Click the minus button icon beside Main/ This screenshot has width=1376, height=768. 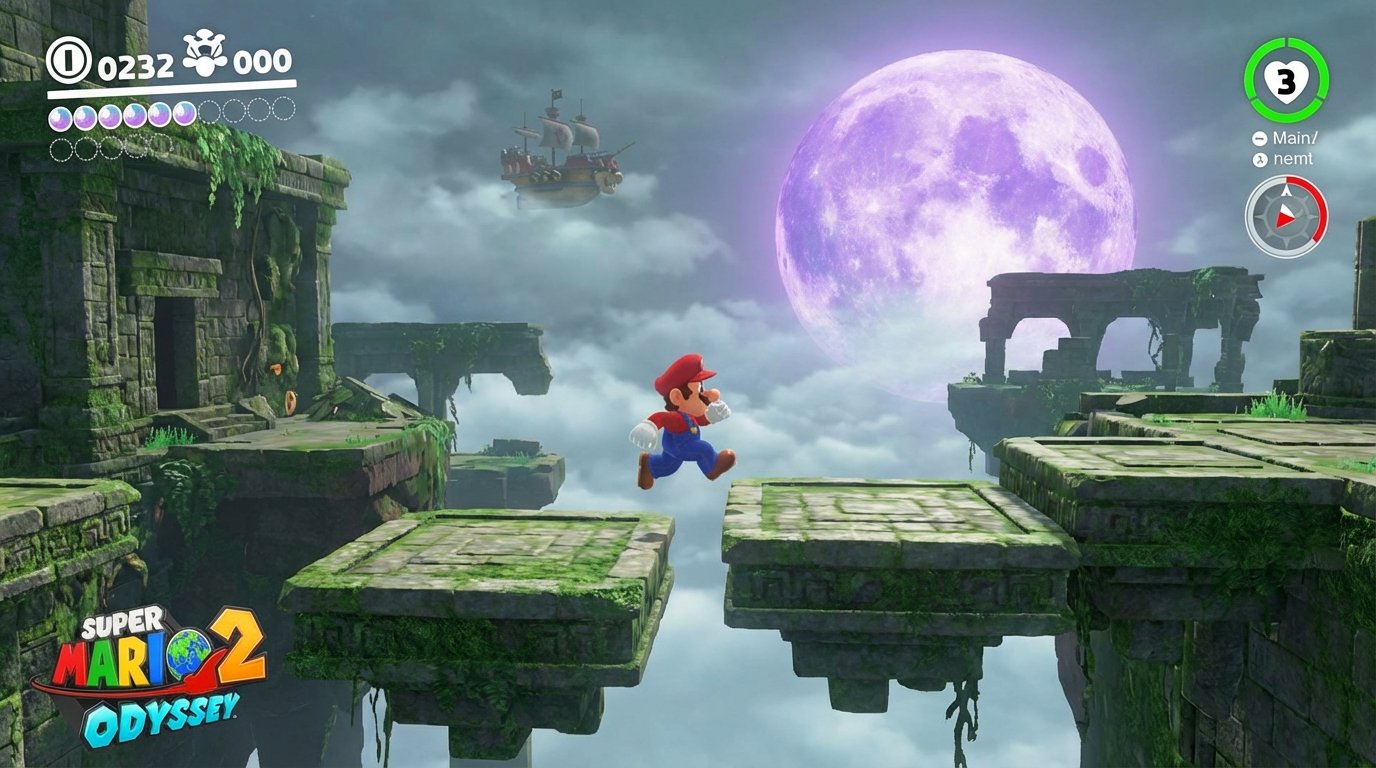1260,137
